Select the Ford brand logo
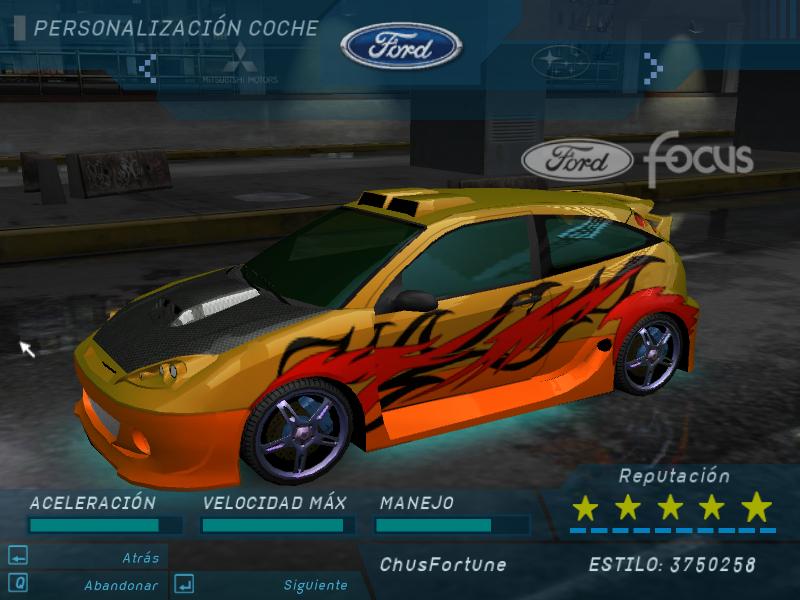Image resolution: width=800 pixels, height=600 pixels. [x=401, y=46]
